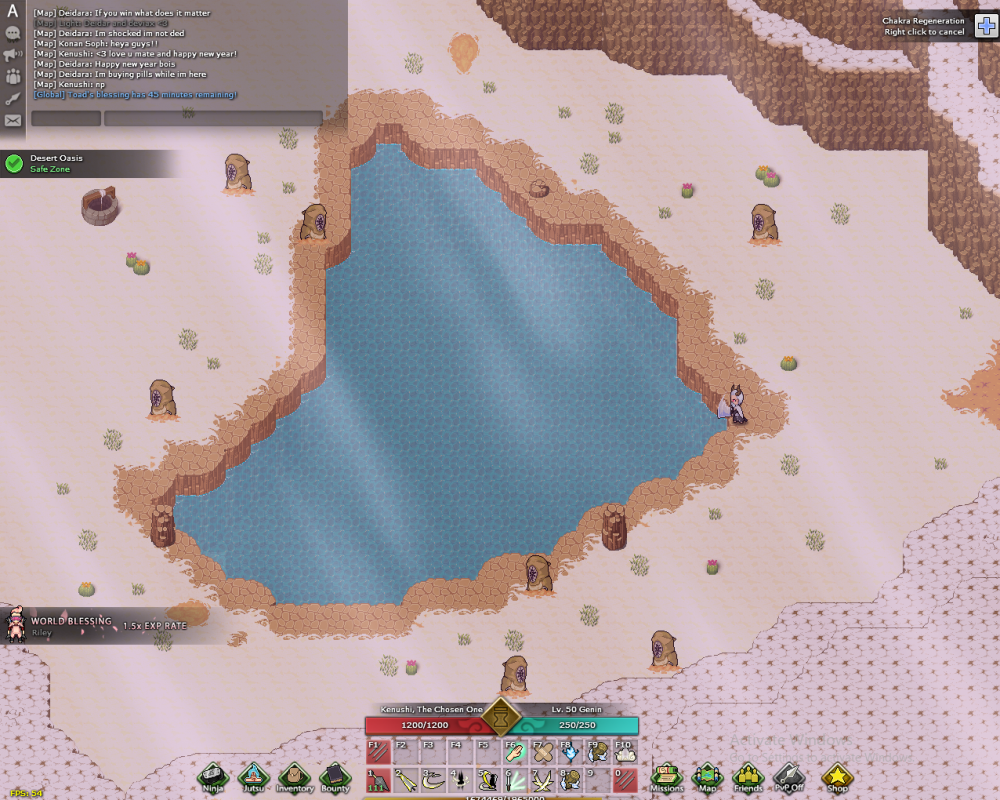Select the kunai slot with 111 count
The height and width of the screenshot is (800, 1000).
377,780
